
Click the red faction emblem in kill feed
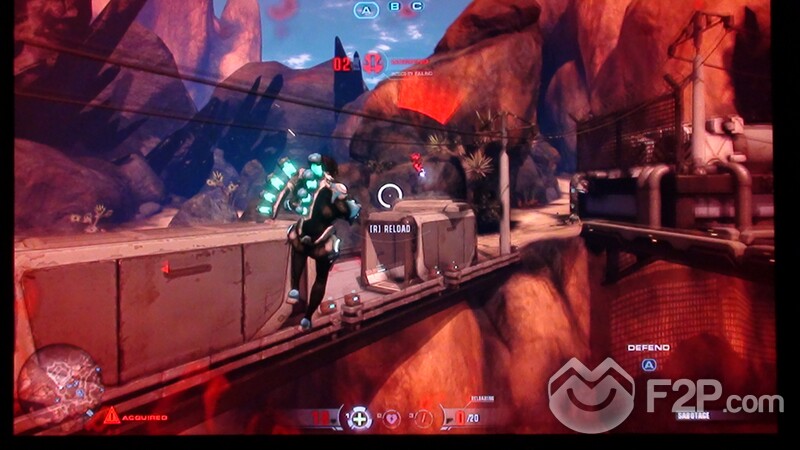375,62
